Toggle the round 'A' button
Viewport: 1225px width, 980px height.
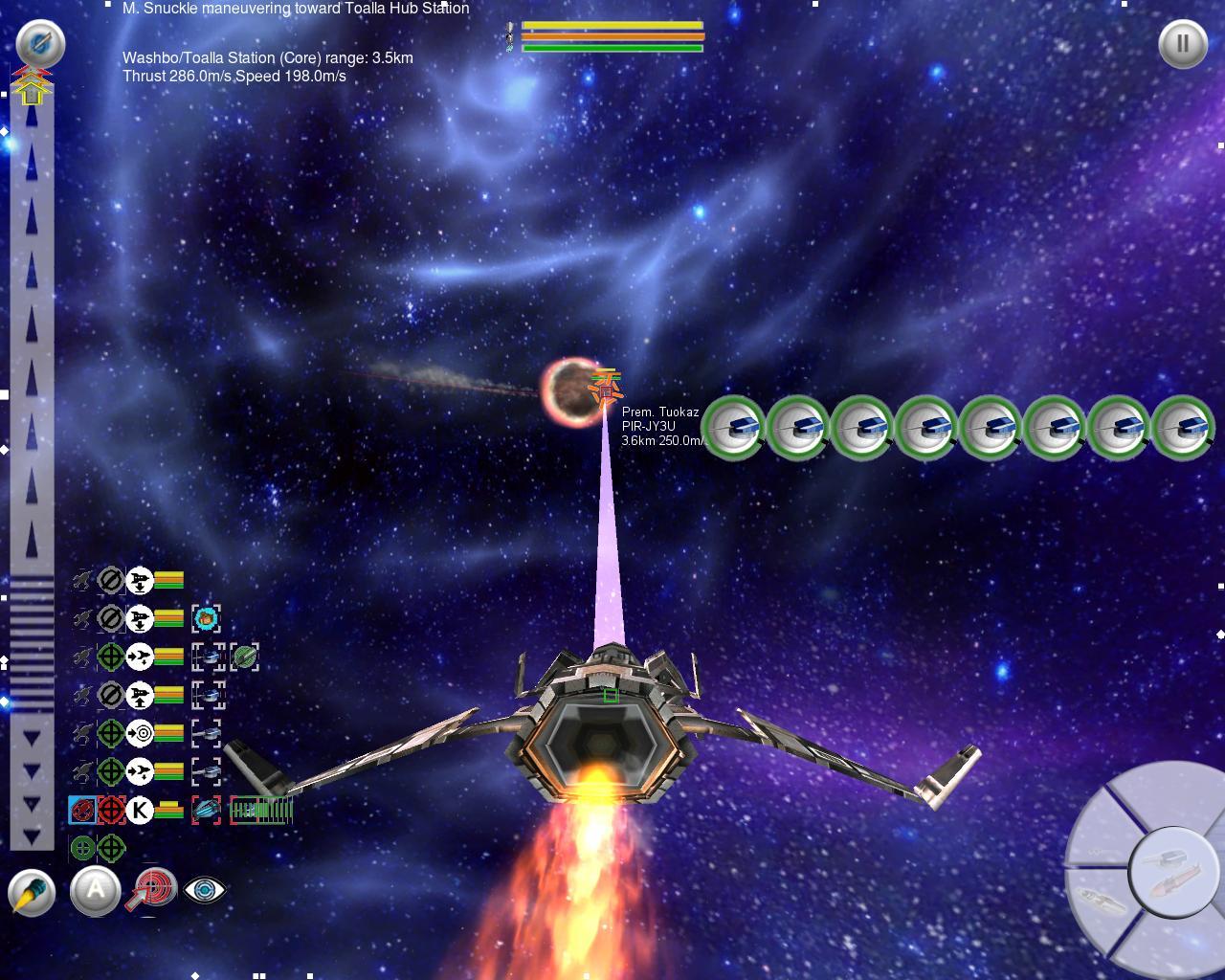[x=95, y=891]
